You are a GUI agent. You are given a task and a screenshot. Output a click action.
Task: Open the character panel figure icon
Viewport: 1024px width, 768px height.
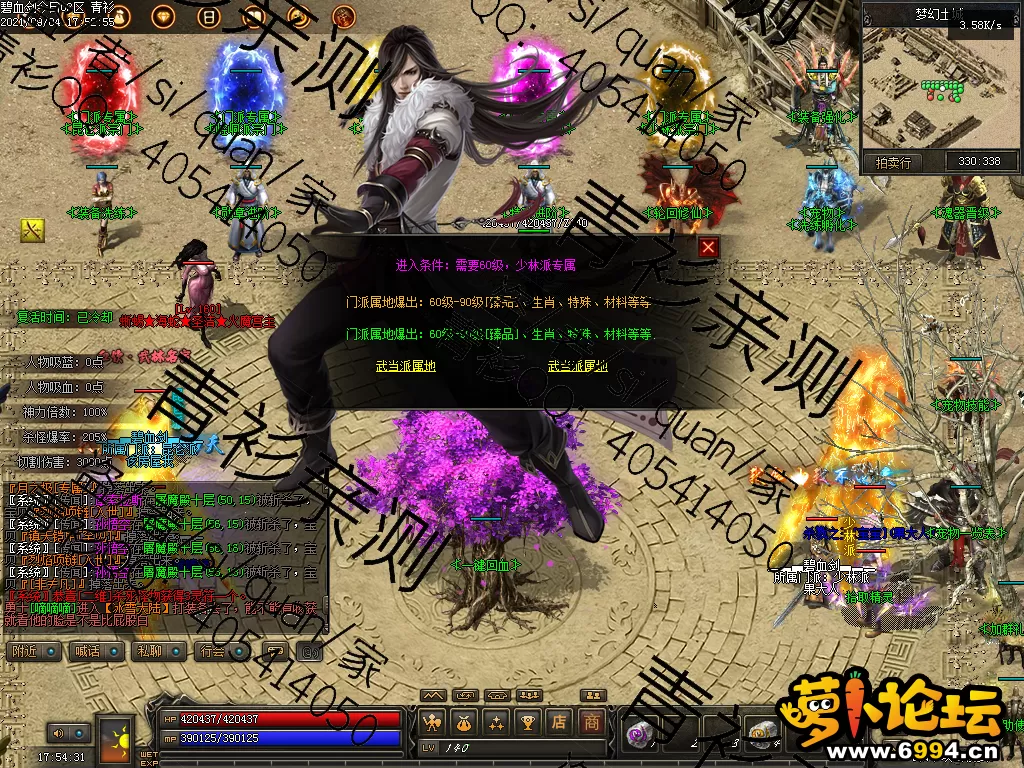pos(433,721)
